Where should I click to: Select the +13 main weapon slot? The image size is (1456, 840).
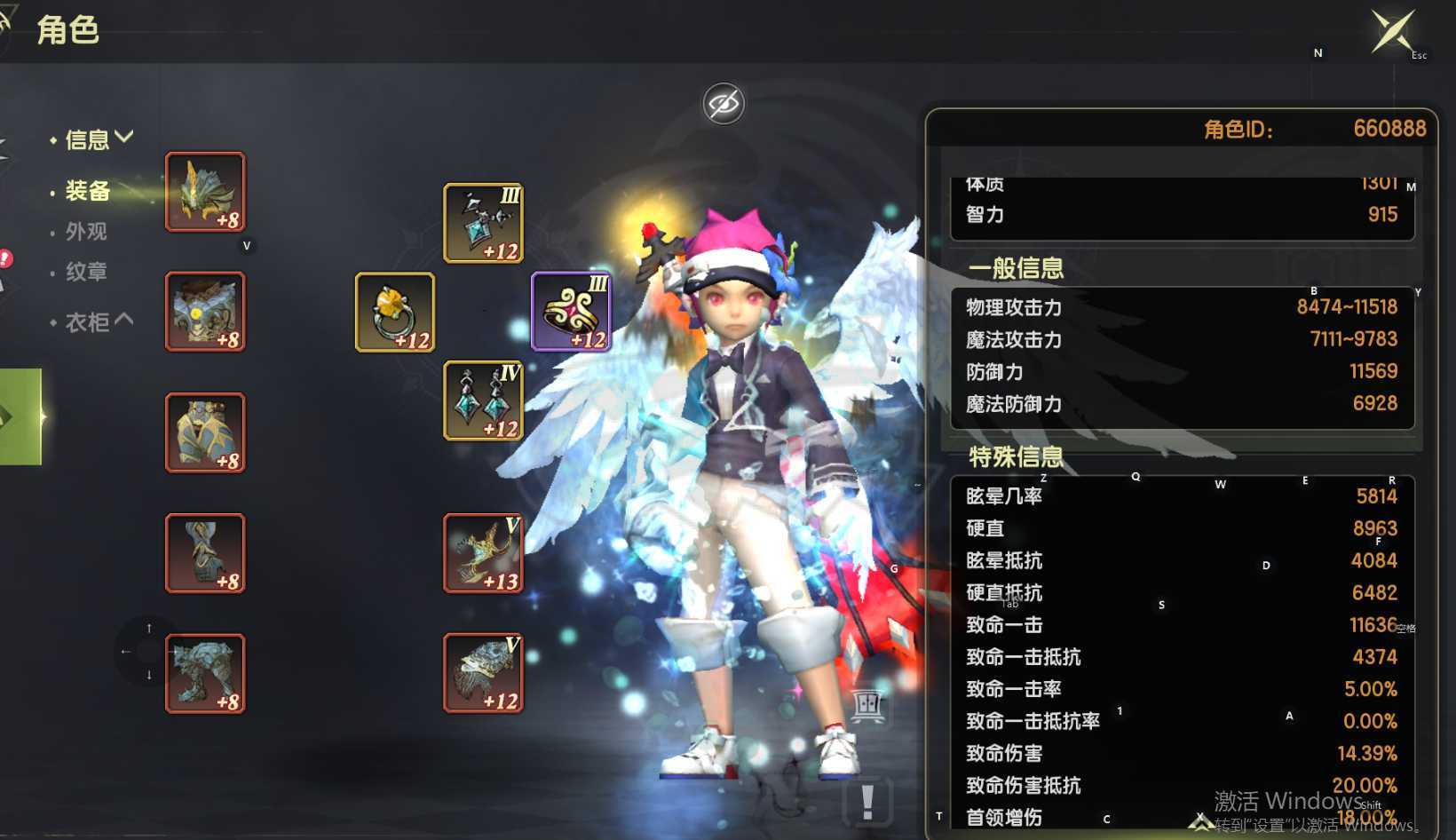(483, 553)
